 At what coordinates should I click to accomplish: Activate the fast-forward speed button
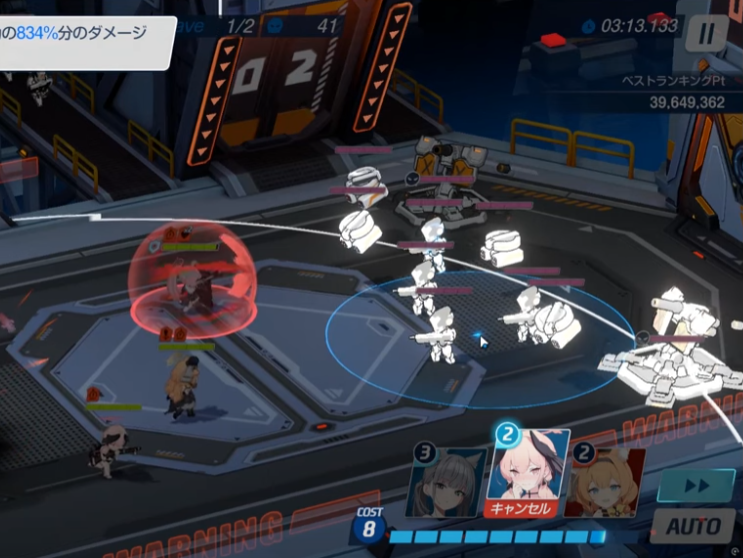[x=696, y=485]
